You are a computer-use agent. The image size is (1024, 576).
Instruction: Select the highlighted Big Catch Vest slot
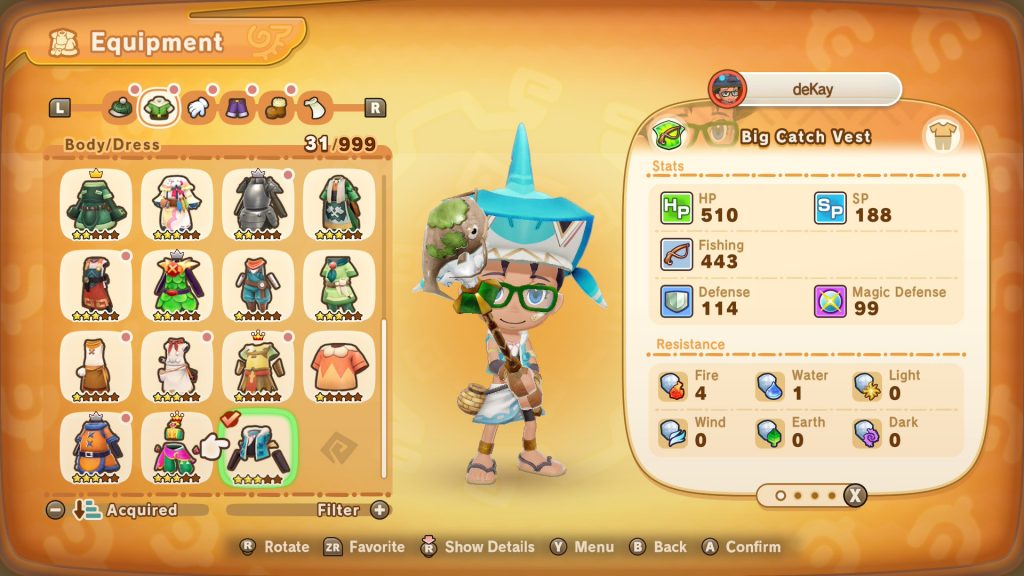coord(258,446)
